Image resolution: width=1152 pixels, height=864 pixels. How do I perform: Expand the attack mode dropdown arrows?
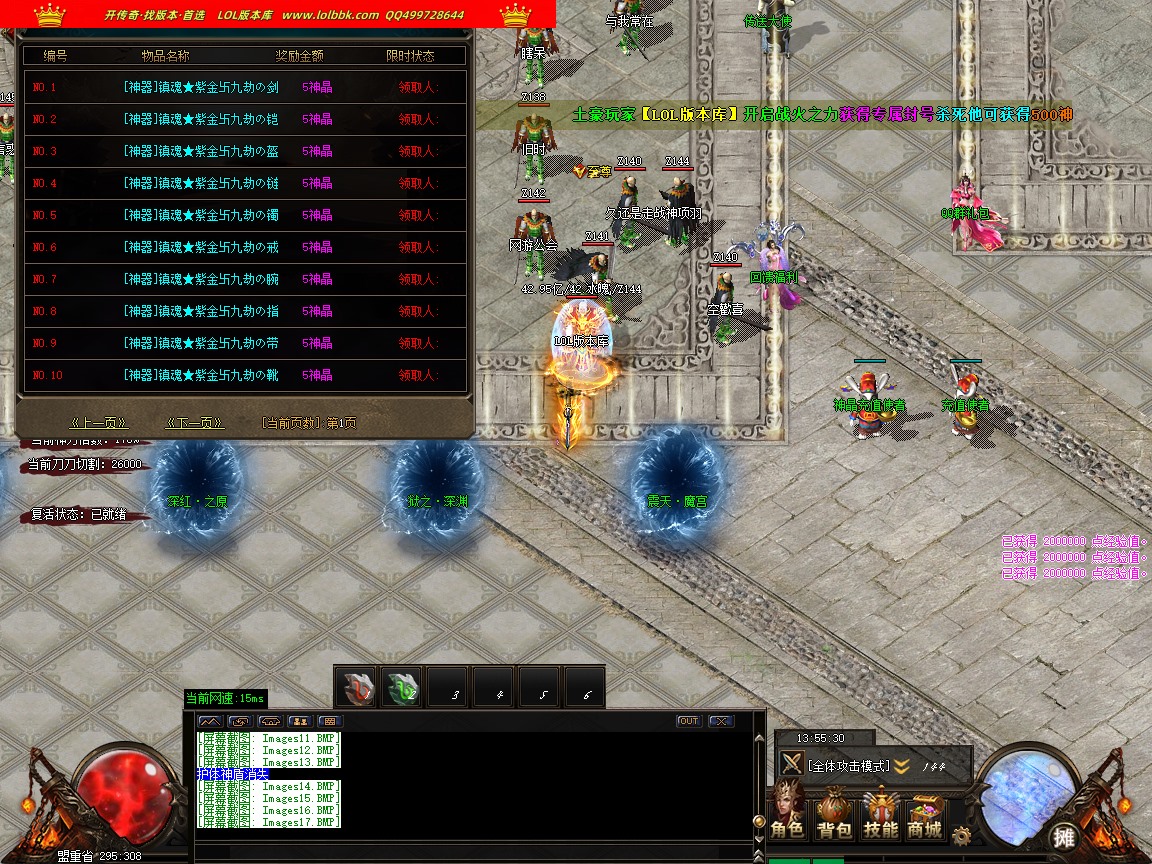pos(901,766)
